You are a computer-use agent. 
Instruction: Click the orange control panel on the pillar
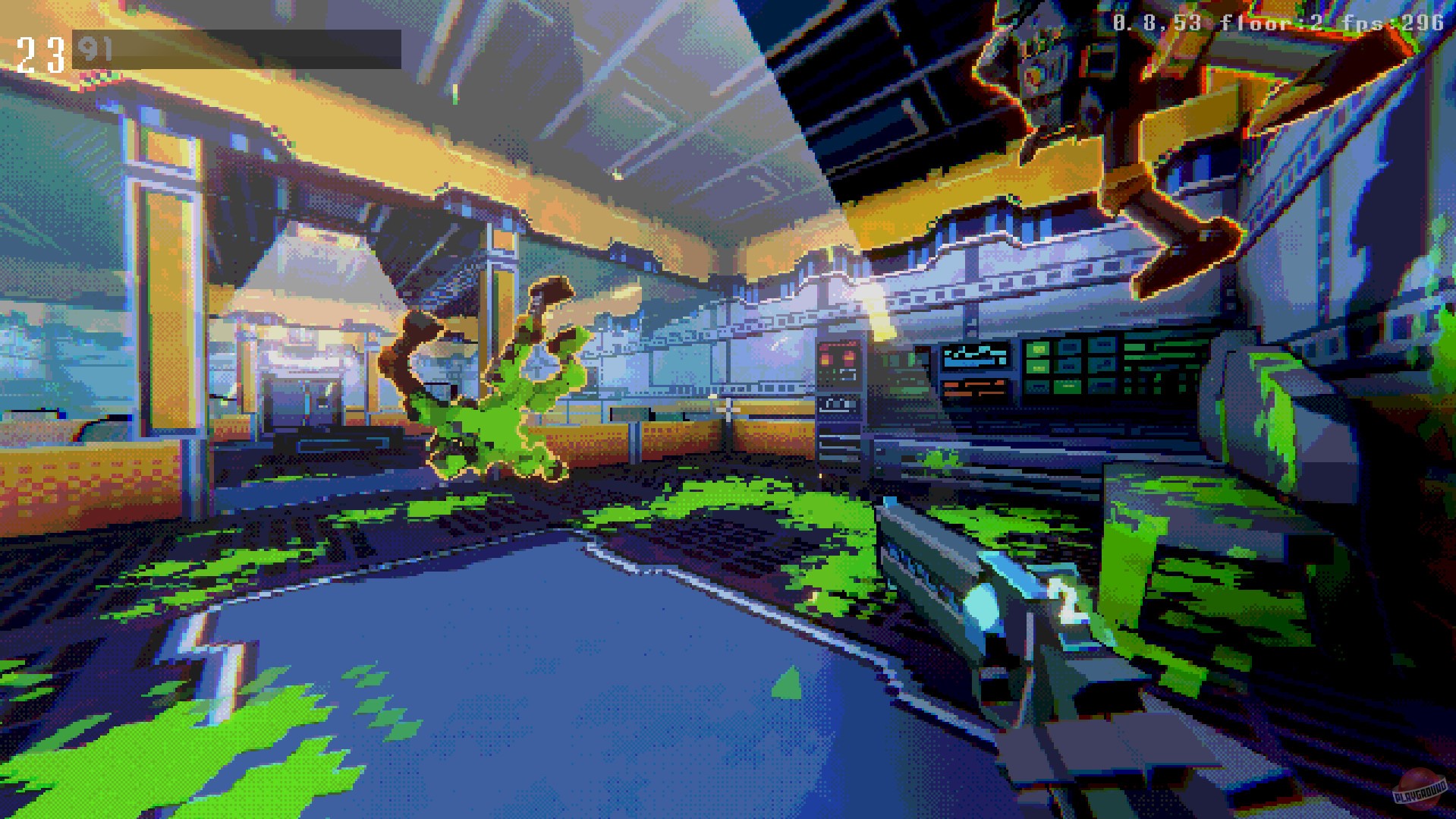(838, 364)
